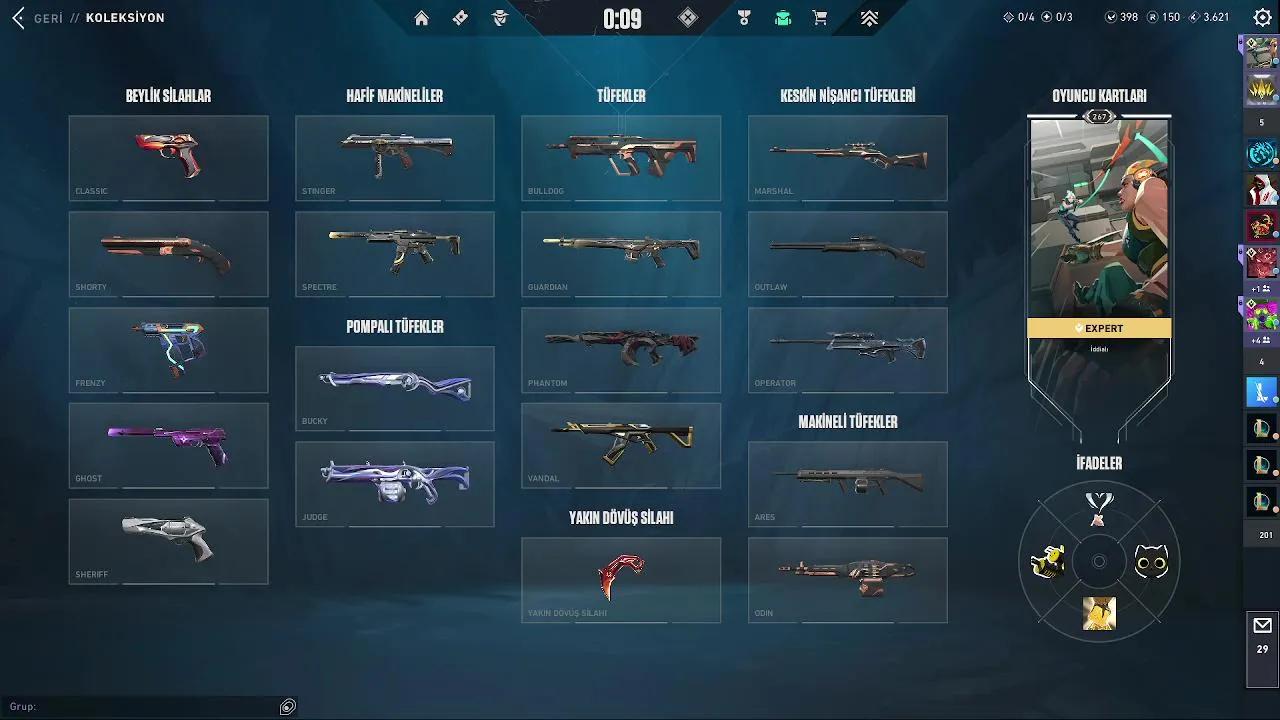
Task: View the daily mission 0/4 progress
Action: [x=1019, y=16]
